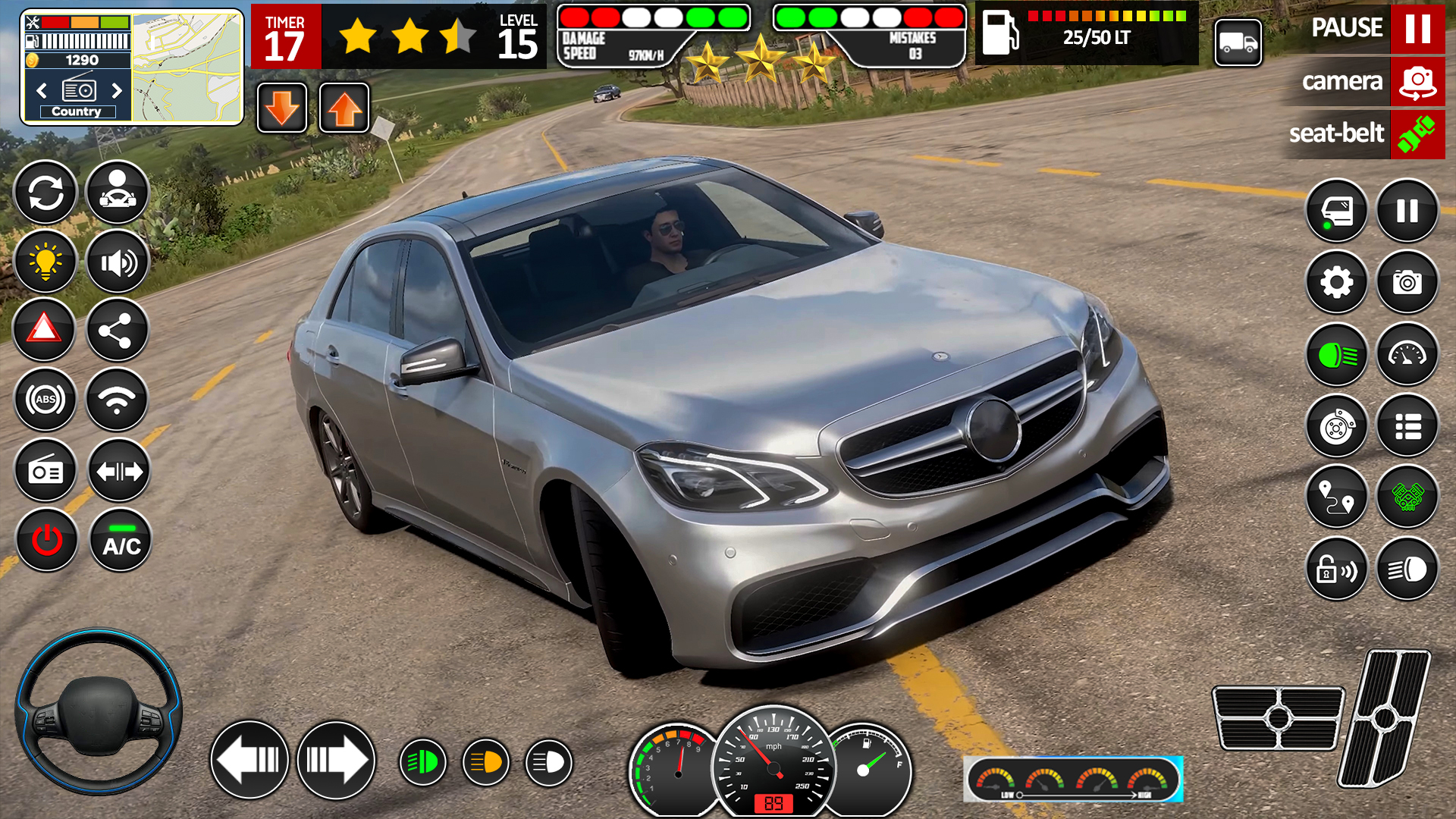Image resolution: width=1456 pixels, height=819 pixels.
Task: Signal right with the right arrow indicator
Action: point(336,760)
